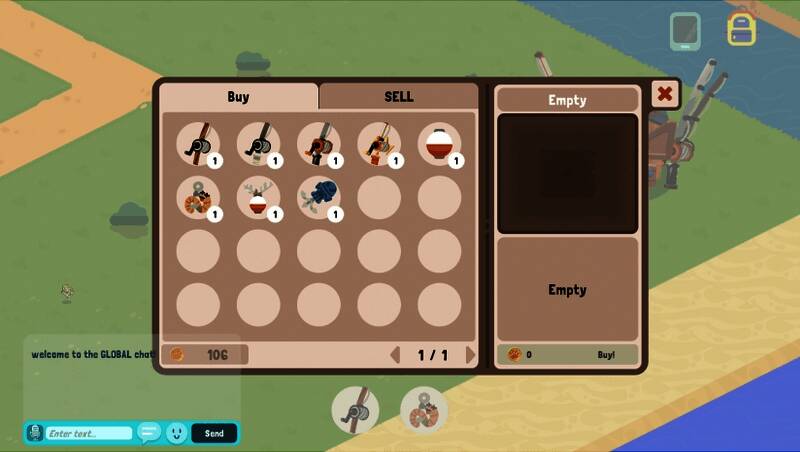Screen dimensions: 800x452
Task: Select the red and white bobber item
Action: (438, 144)
